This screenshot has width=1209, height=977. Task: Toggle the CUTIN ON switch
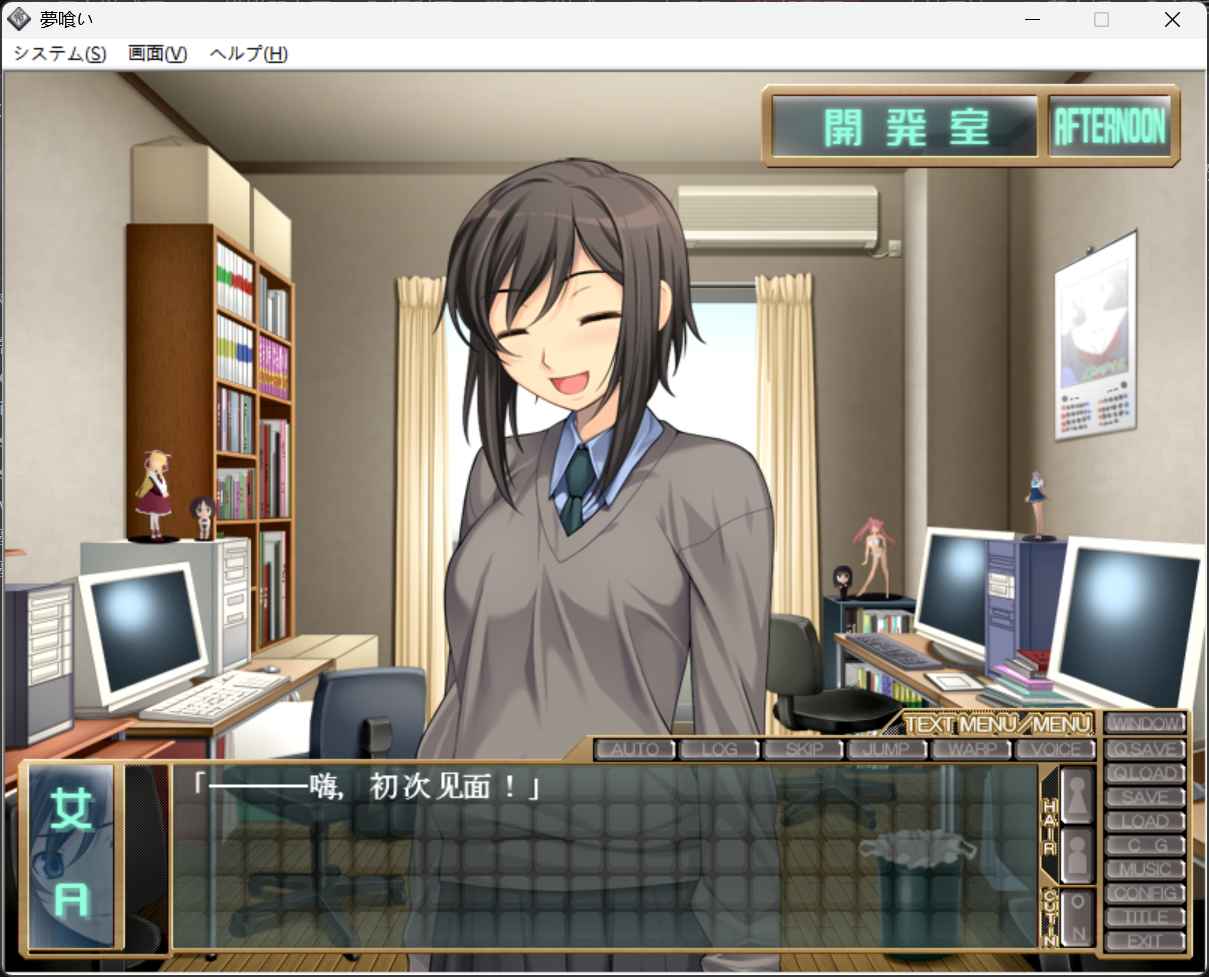click(1077, 917)
